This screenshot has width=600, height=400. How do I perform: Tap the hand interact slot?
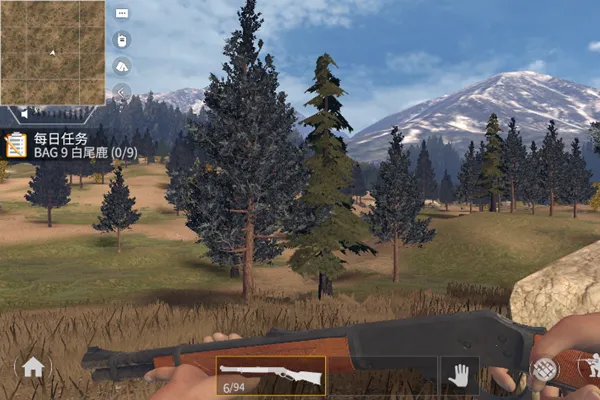459,376
